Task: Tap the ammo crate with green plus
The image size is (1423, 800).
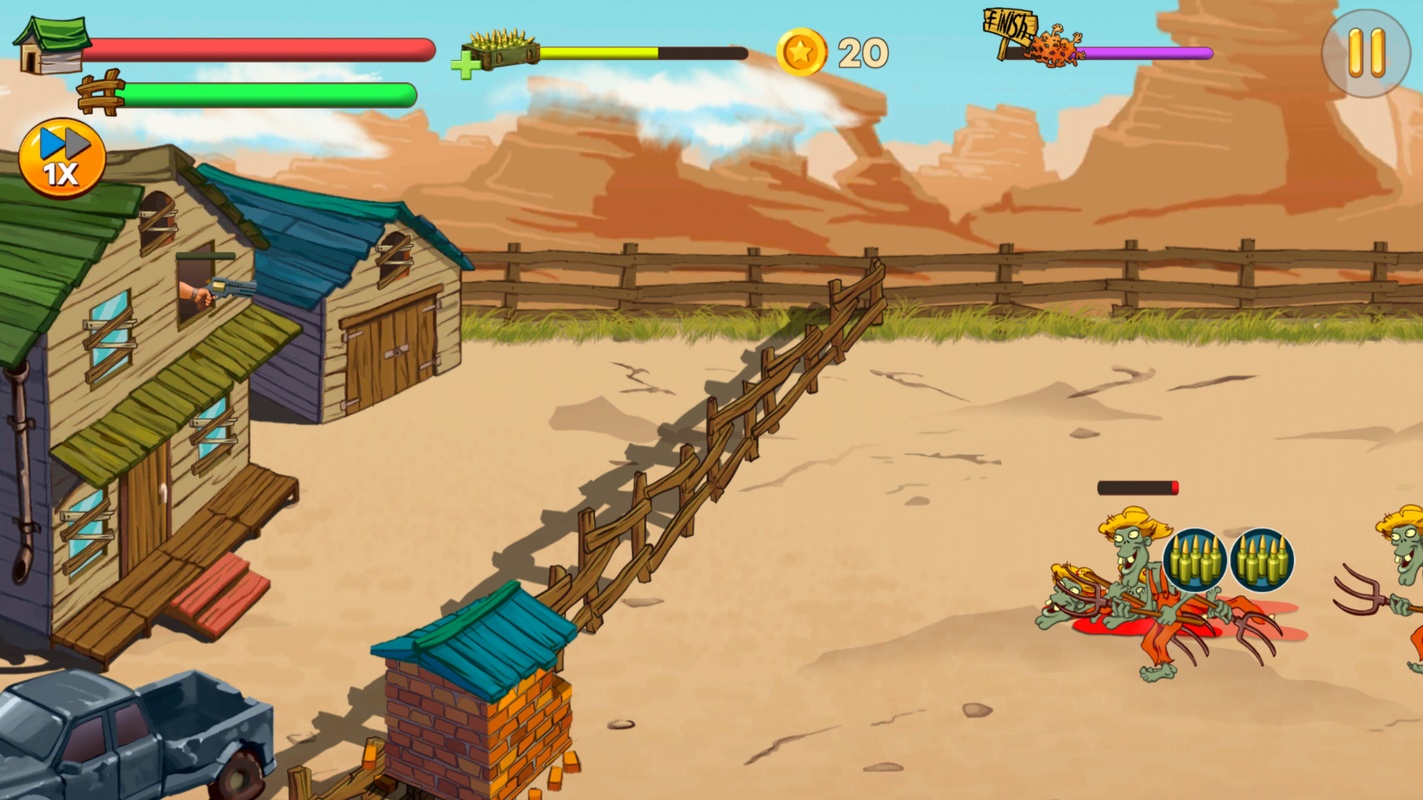Action: (495, 53)
